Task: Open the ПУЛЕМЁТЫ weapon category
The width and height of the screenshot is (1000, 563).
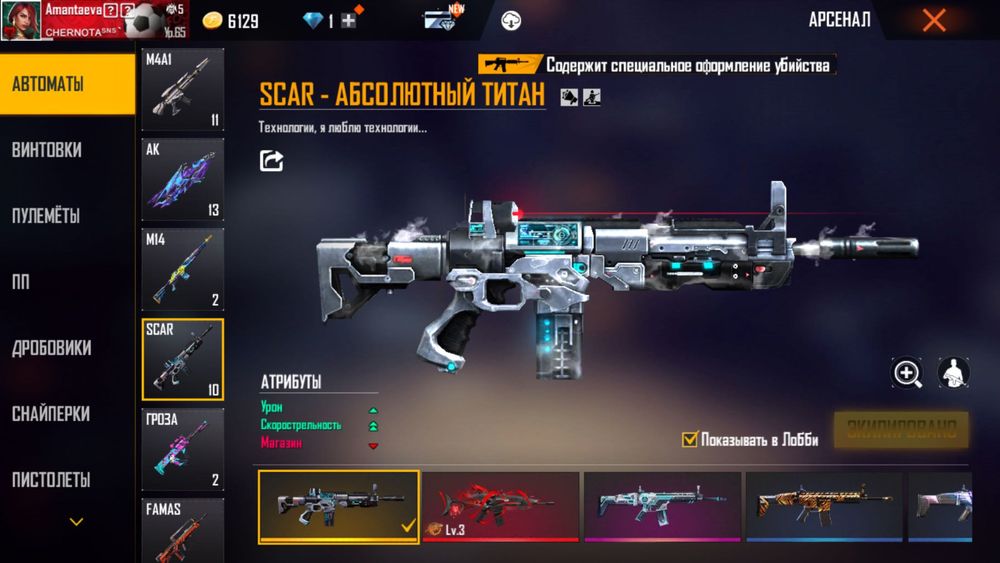Action: pos(46,216)
